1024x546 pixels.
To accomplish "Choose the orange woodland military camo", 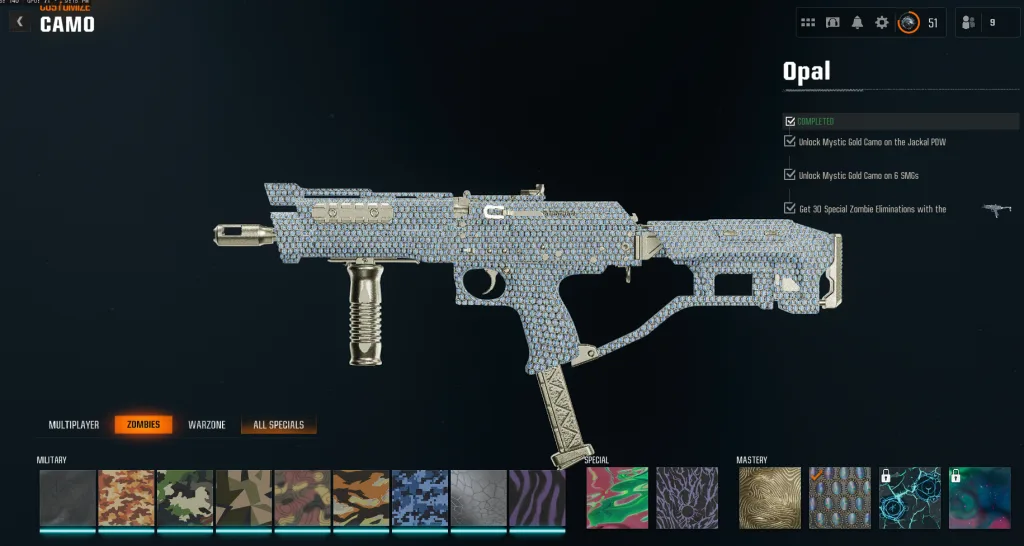I will pyautogui.click(x=126, y=498).
